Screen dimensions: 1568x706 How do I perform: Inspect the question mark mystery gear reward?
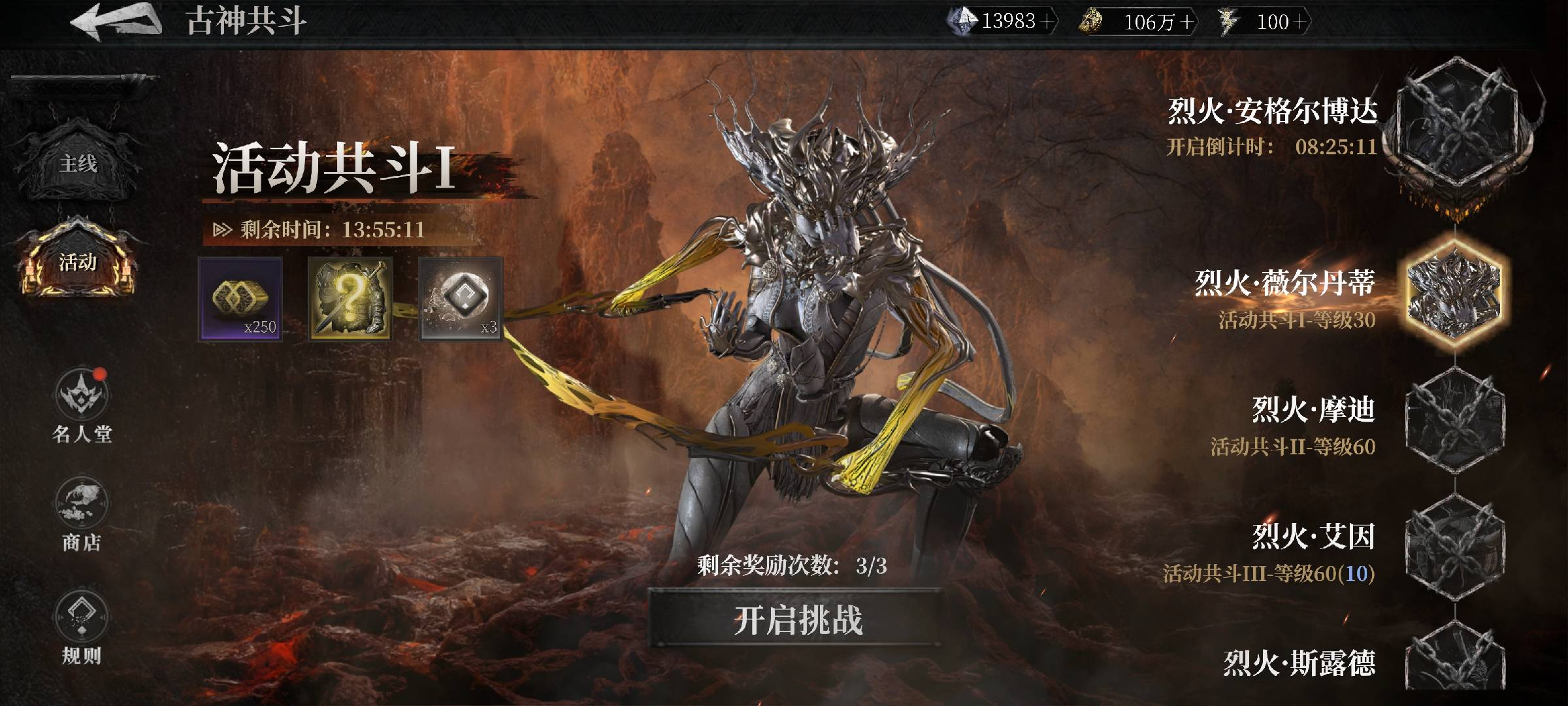point(350,299)
